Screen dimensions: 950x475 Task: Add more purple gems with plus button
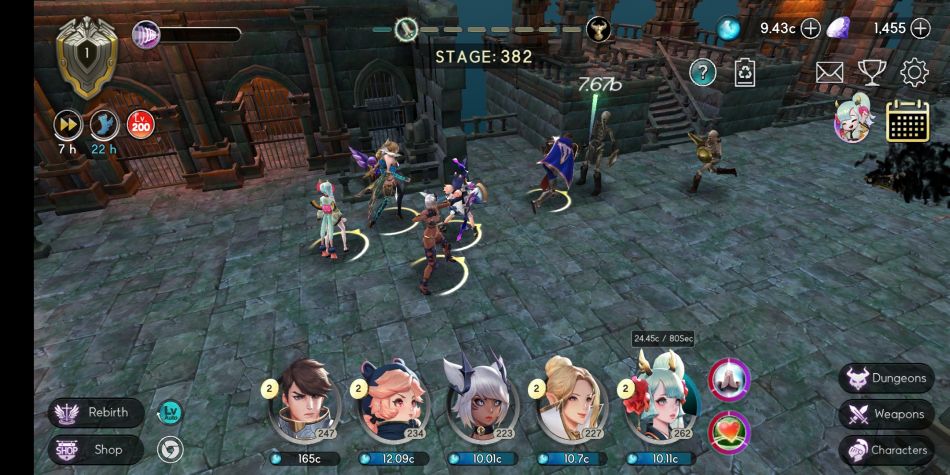click(x=920, y=28)
